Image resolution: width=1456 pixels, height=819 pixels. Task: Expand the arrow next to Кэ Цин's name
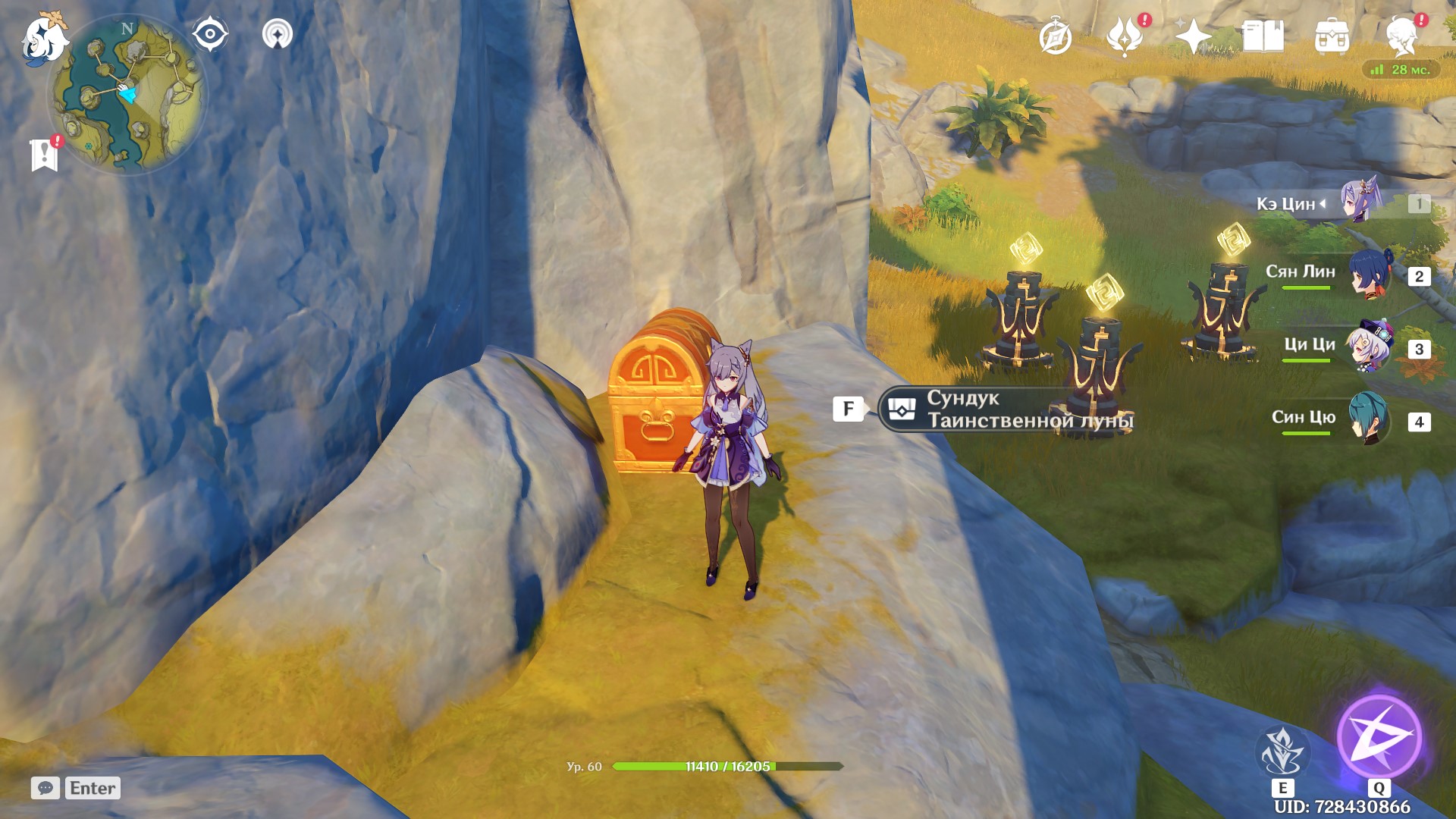point(1323,202)
